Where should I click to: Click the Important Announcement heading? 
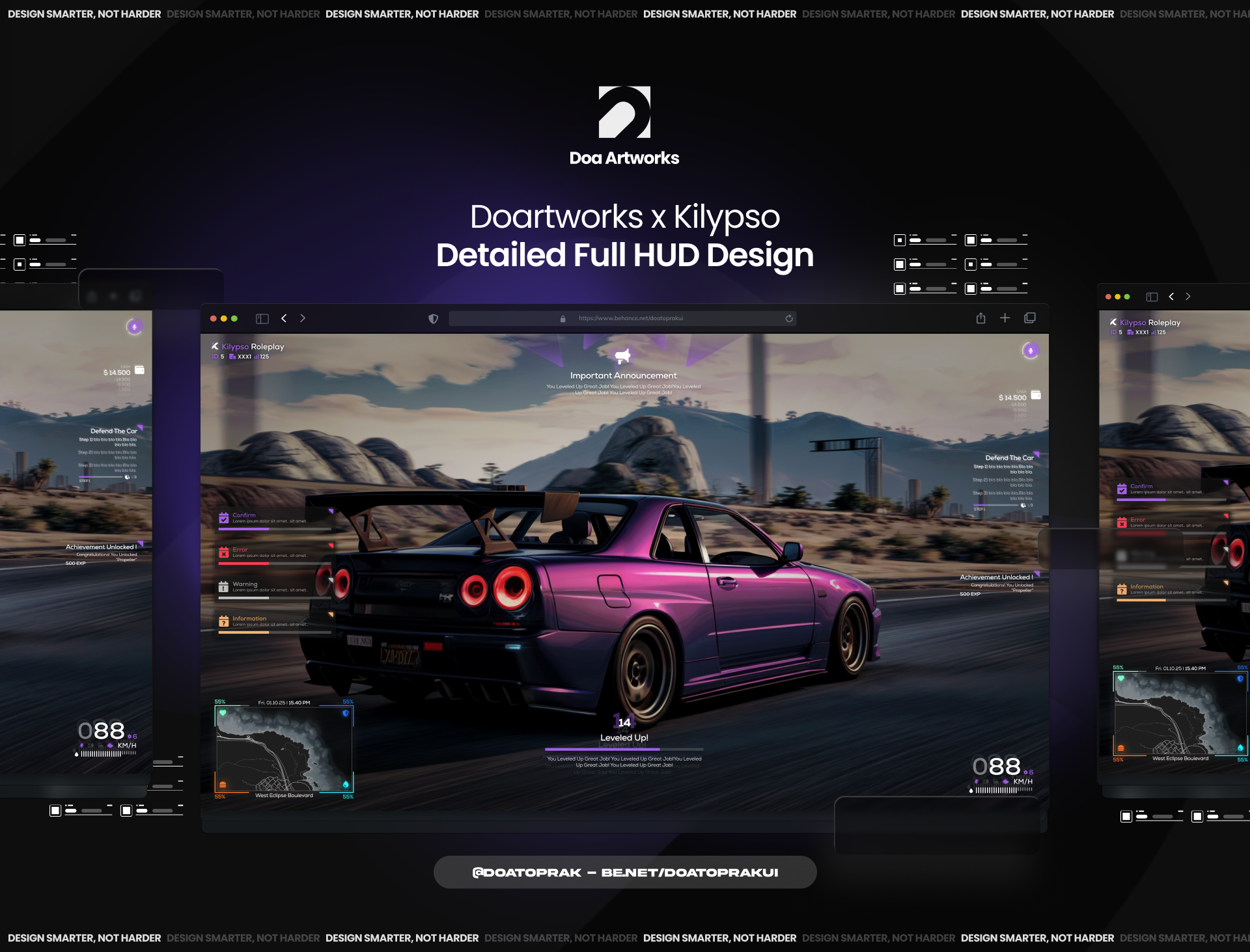(x=623, y=375)
